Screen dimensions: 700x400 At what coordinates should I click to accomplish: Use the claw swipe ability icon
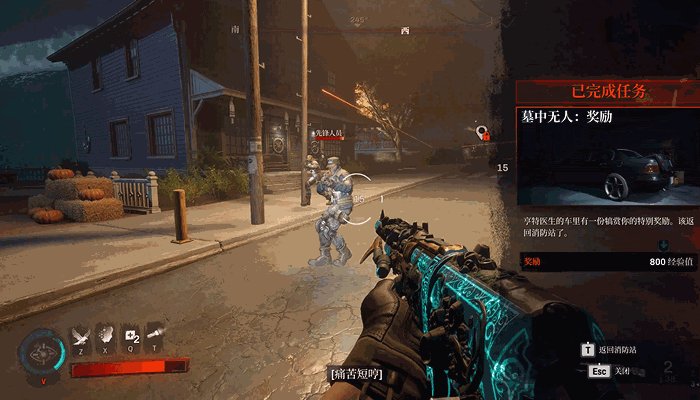pos(106,339)
